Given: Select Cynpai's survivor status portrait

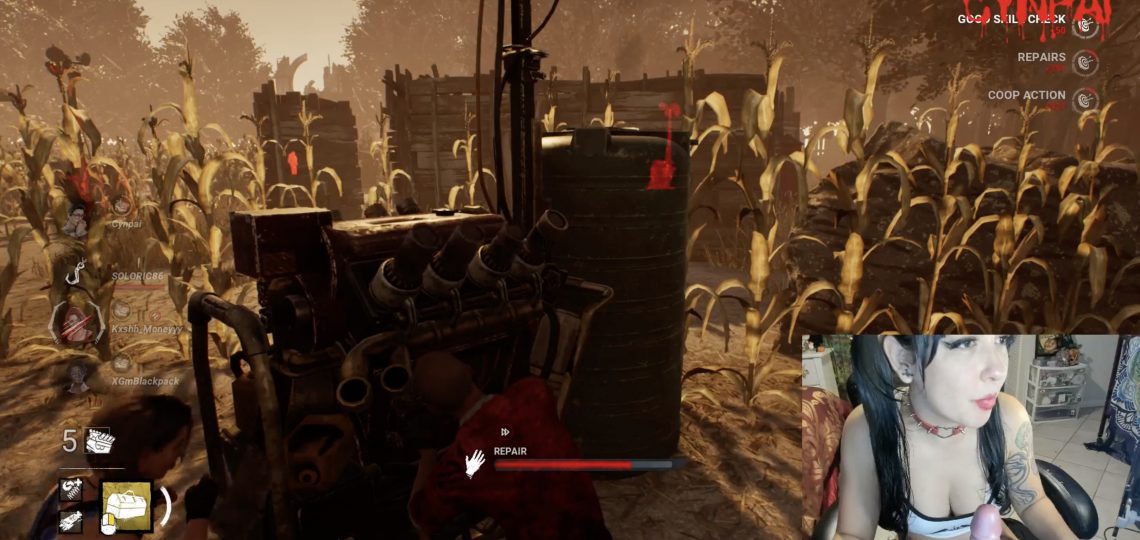Looking at the screenshot, I should click(x=75, y=221).
